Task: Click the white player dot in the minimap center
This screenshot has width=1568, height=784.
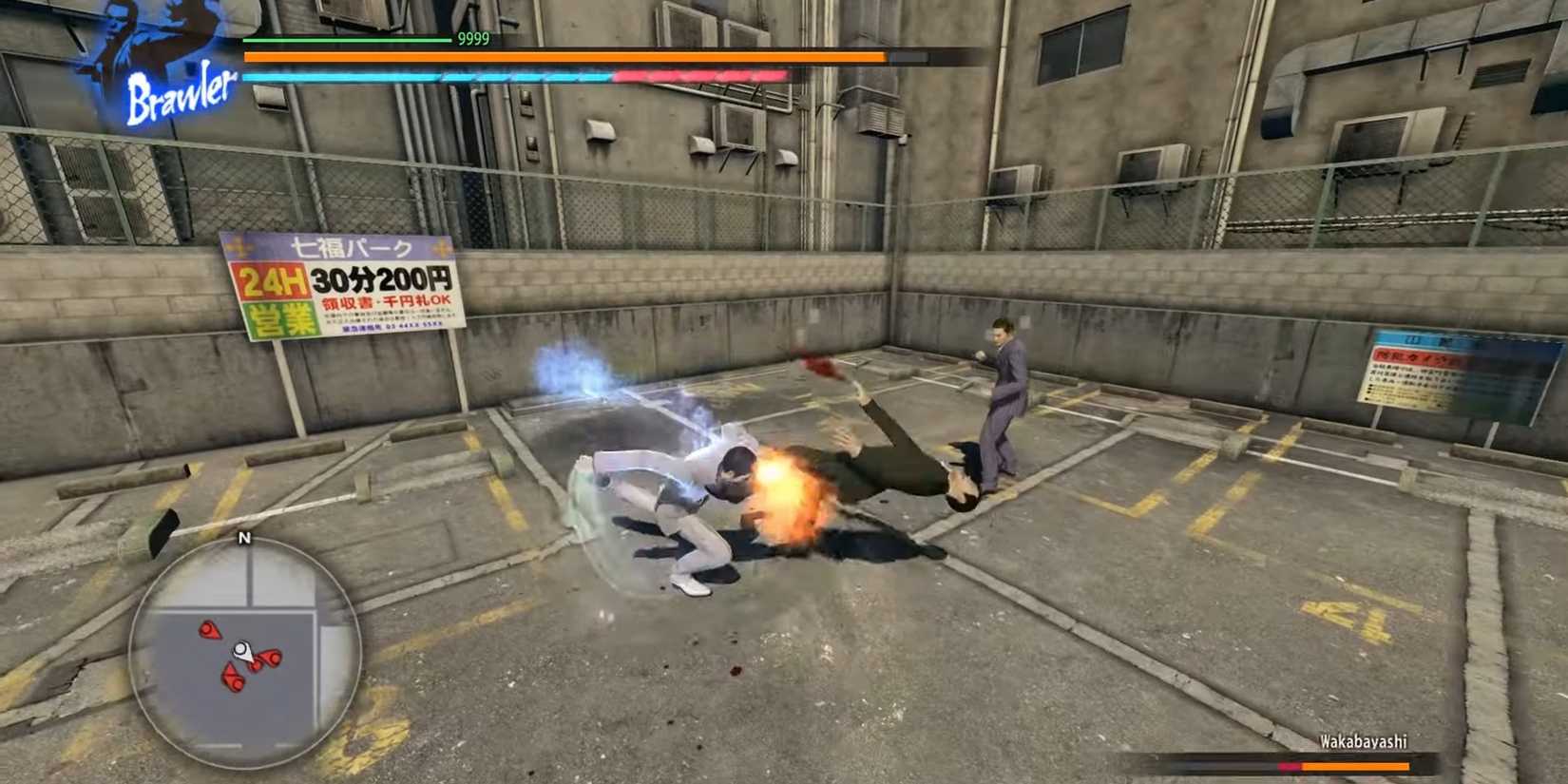Action: tap(240, 648)
